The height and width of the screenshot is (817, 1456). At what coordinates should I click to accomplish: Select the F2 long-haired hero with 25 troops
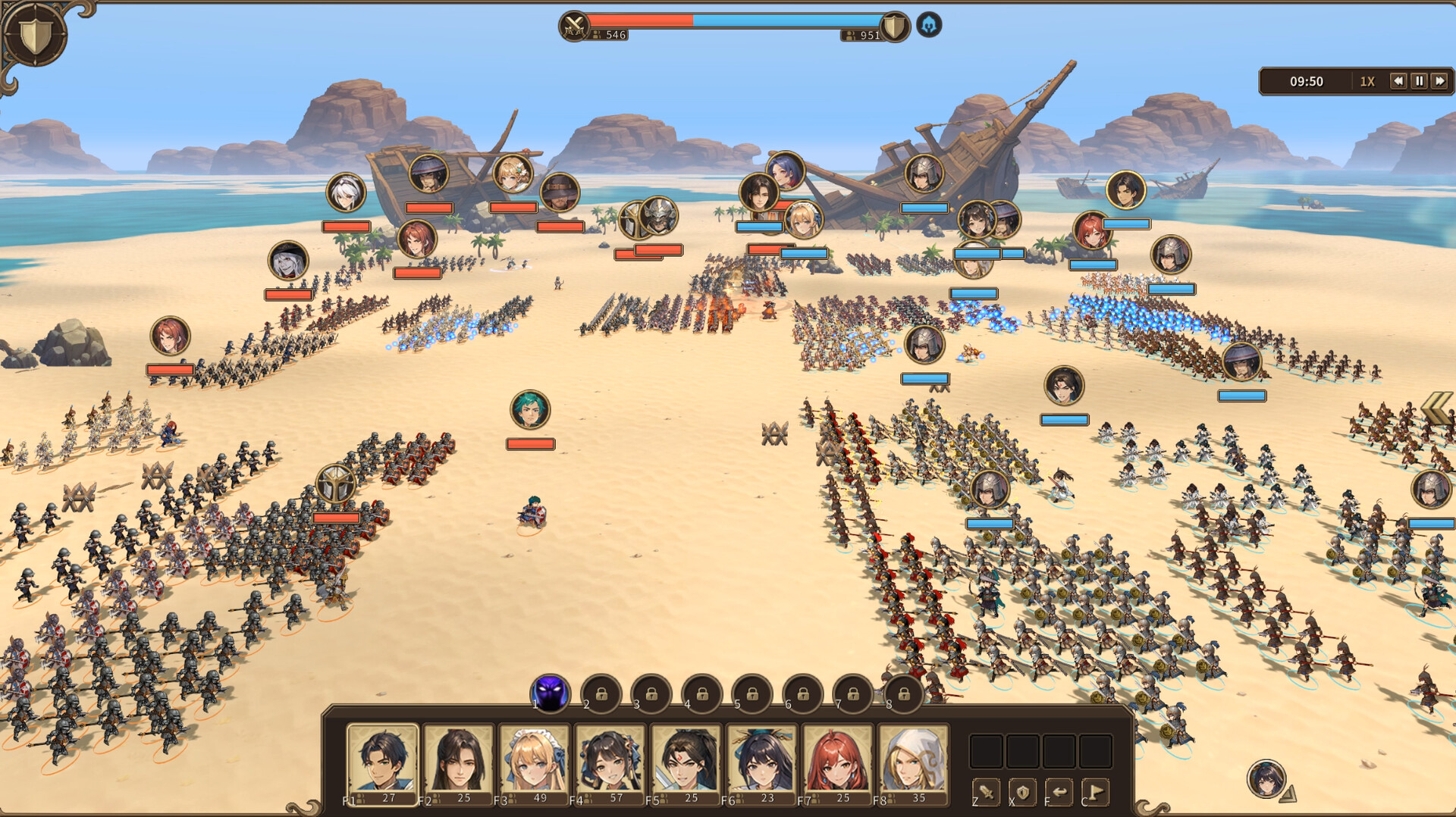tap(458, 762)
